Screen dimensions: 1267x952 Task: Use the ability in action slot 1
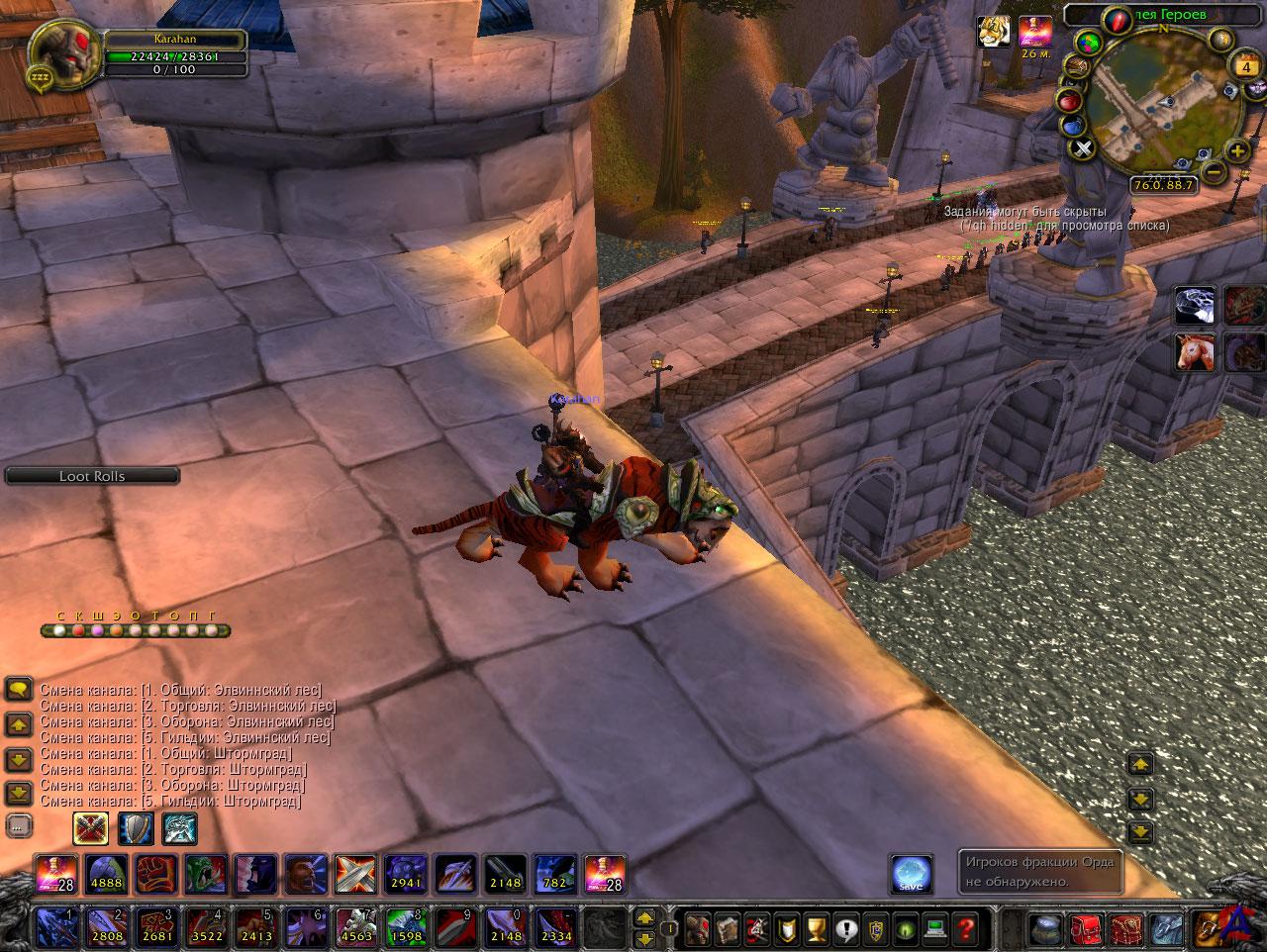(56, 927)
